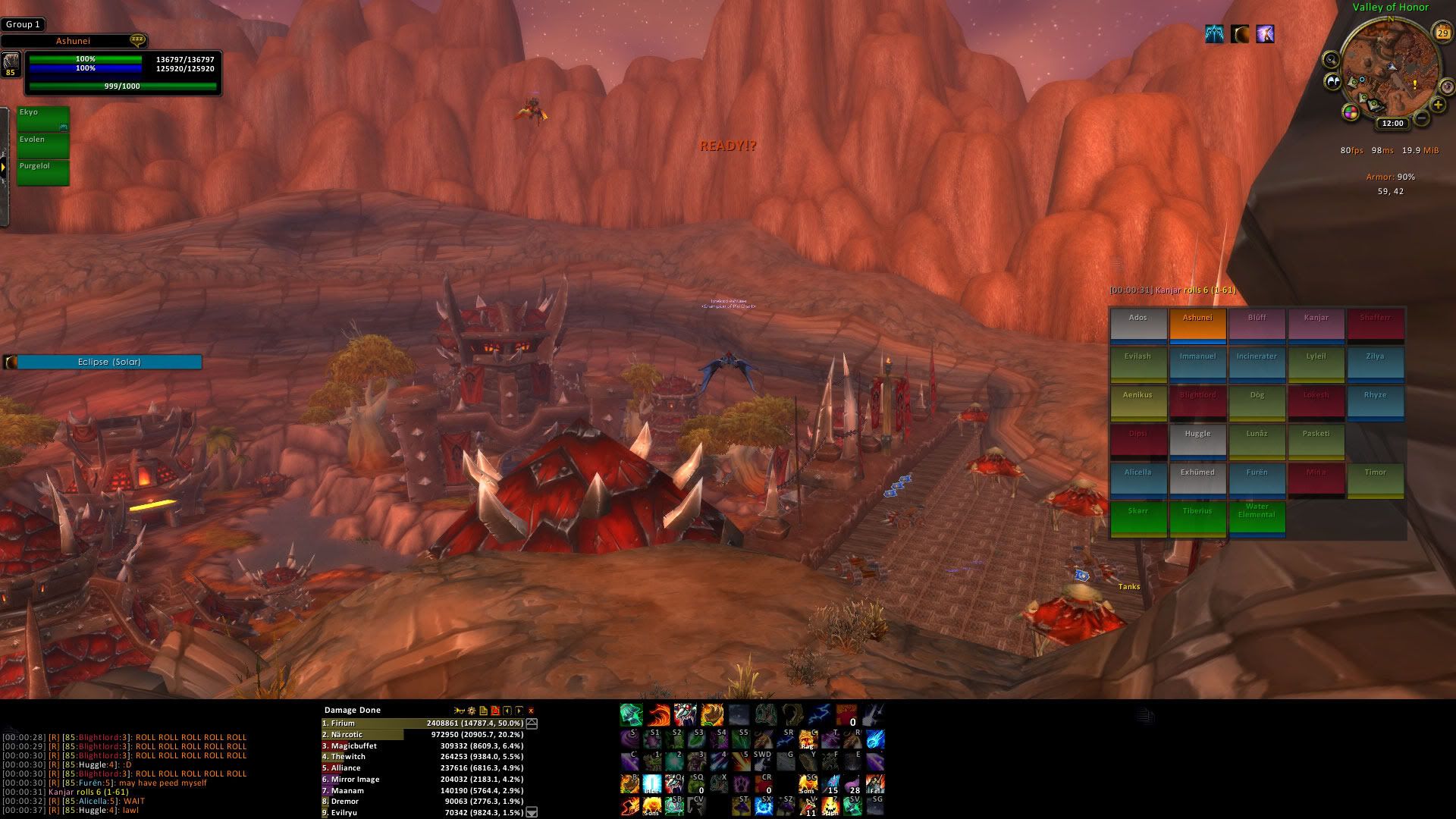1456x819 pixels.
Task: Close the Damage Done meter window
Action: click(x=531, y=711)
